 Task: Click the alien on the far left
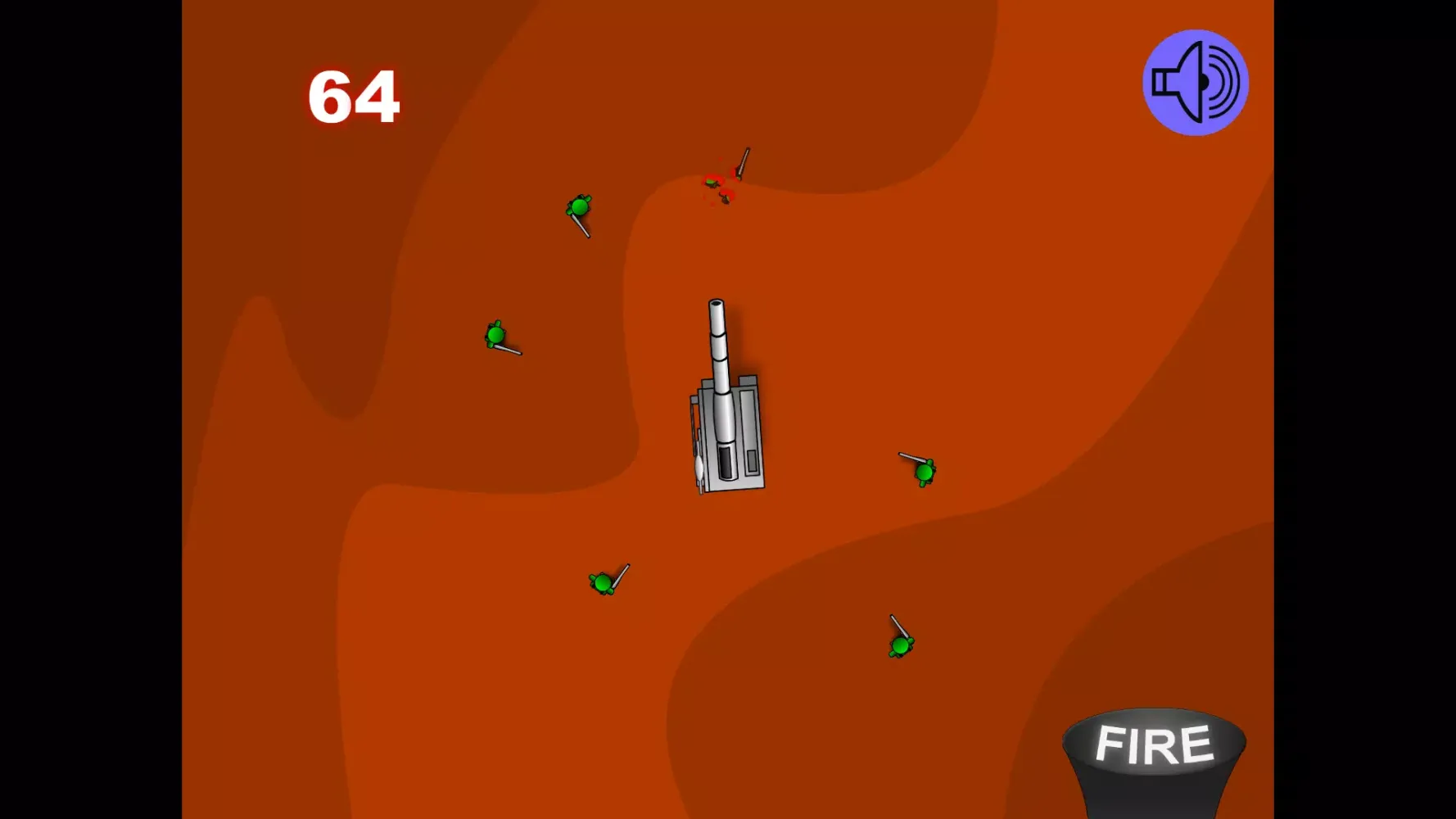[496, 334]
